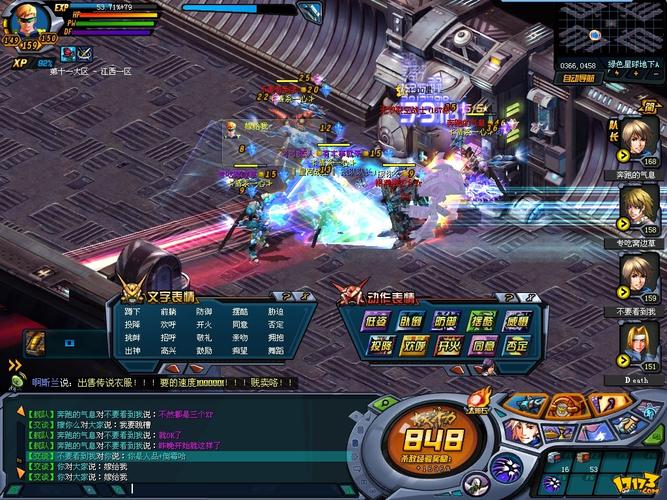Select party member Death portrait

click(638, 343)
